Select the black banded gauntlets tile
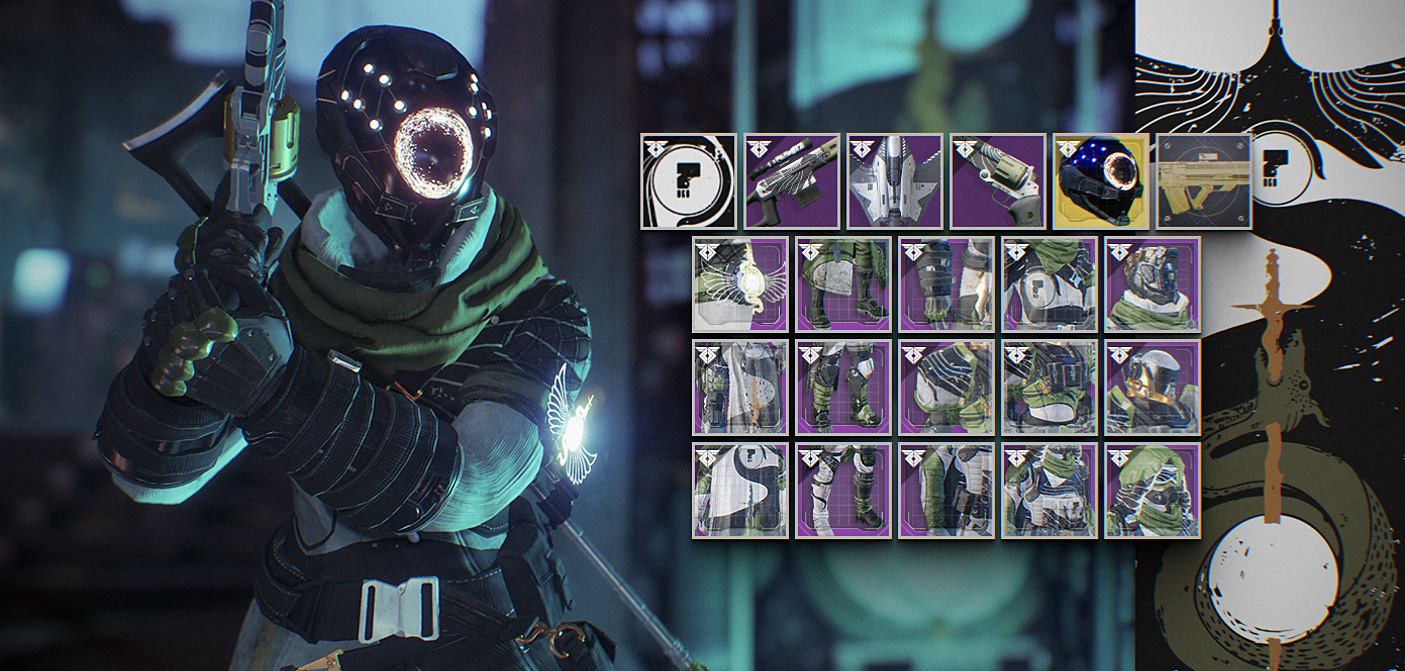Image resolution: width=1405 pixels, height=671 pixels. click(x=946, y=284)
